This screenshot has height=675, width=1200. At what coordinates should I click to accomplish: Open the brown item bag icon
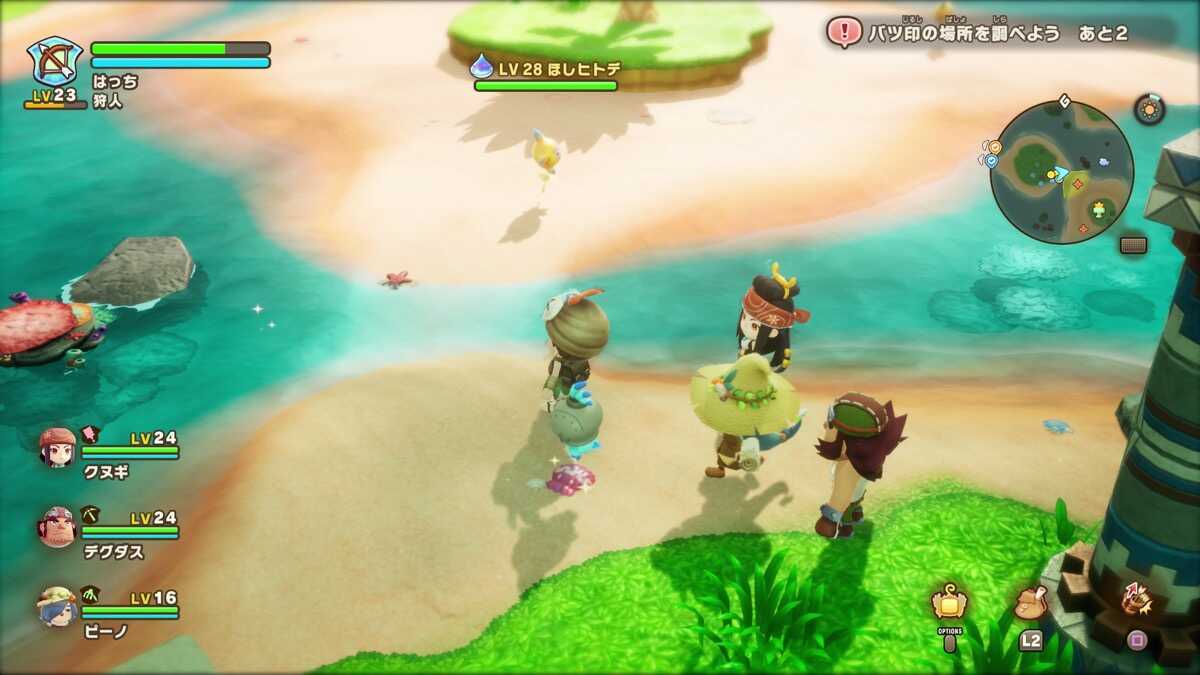(x=1031, y=603)
